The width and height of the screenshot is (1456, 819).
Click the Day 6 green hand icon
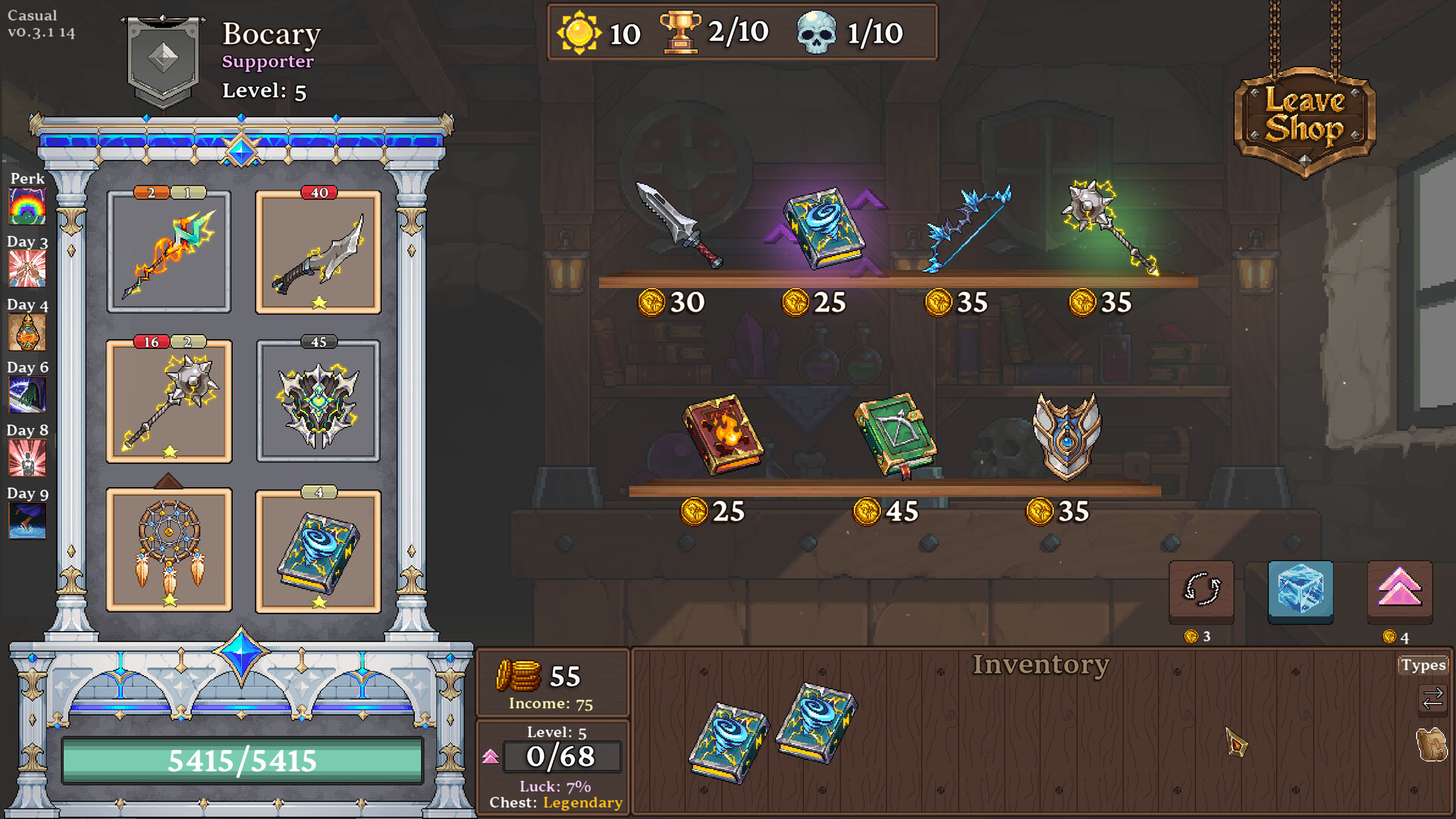pyautogui.click(x=27, y=395)
